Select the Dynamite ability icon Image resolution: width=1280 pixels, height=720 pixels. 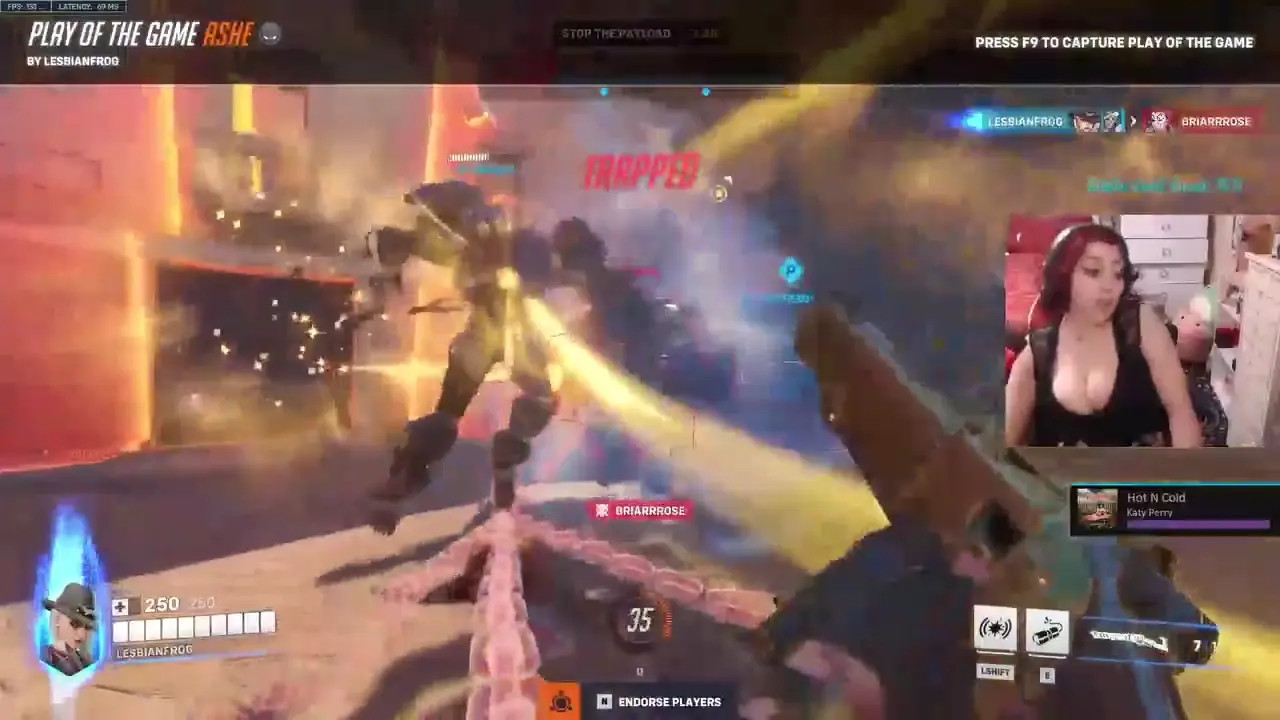[x=1047, y=630]
